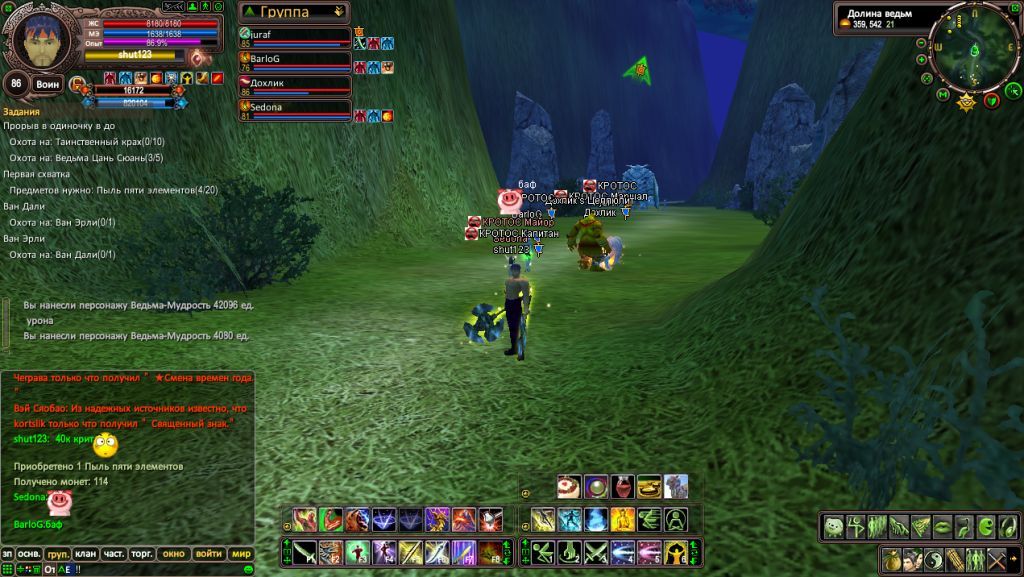Open the клан chat tab

click(x=86, y=553)
